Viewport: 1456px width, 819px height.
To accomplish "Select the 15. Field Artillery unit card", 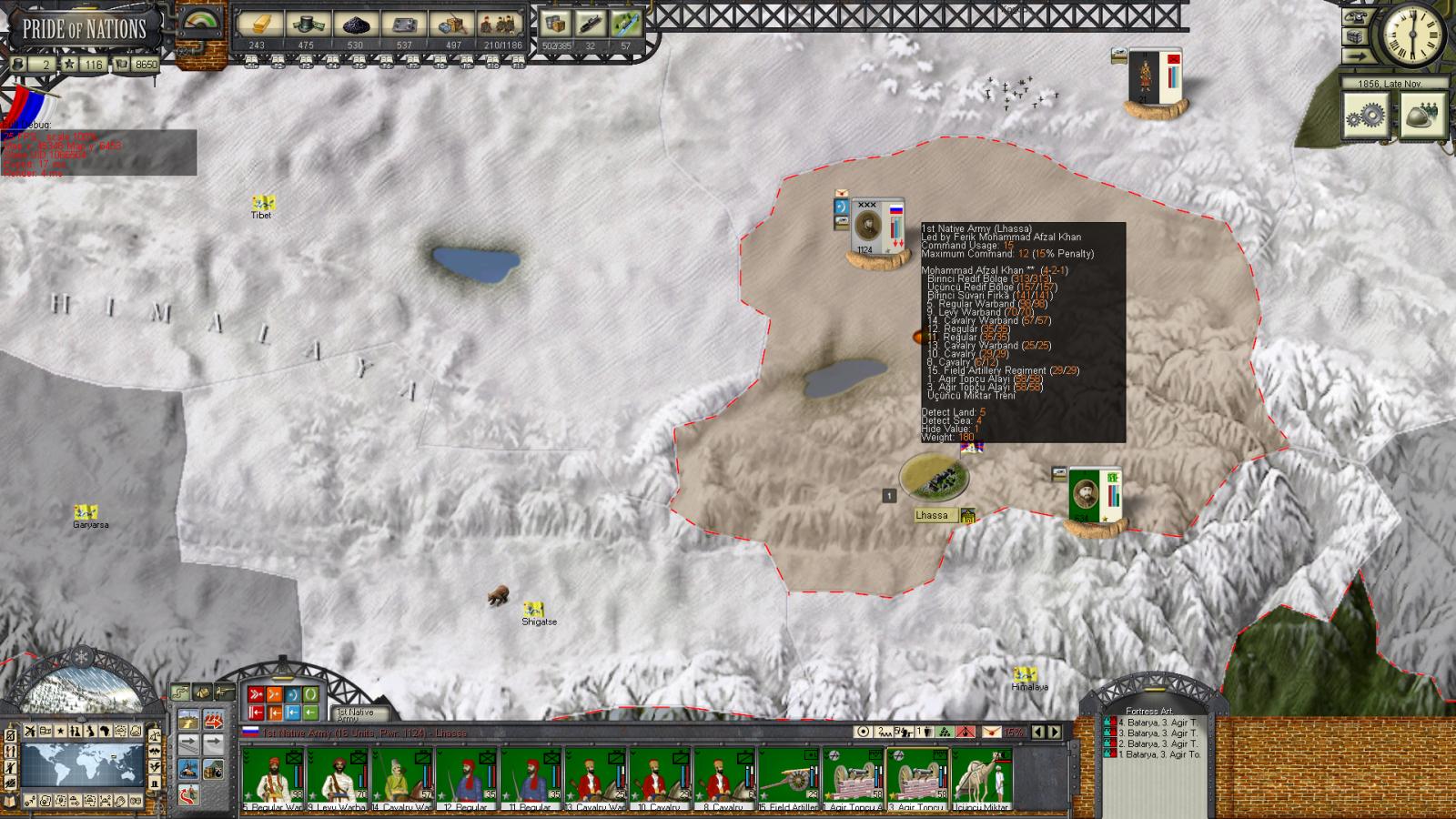I will tap(789, 779).
